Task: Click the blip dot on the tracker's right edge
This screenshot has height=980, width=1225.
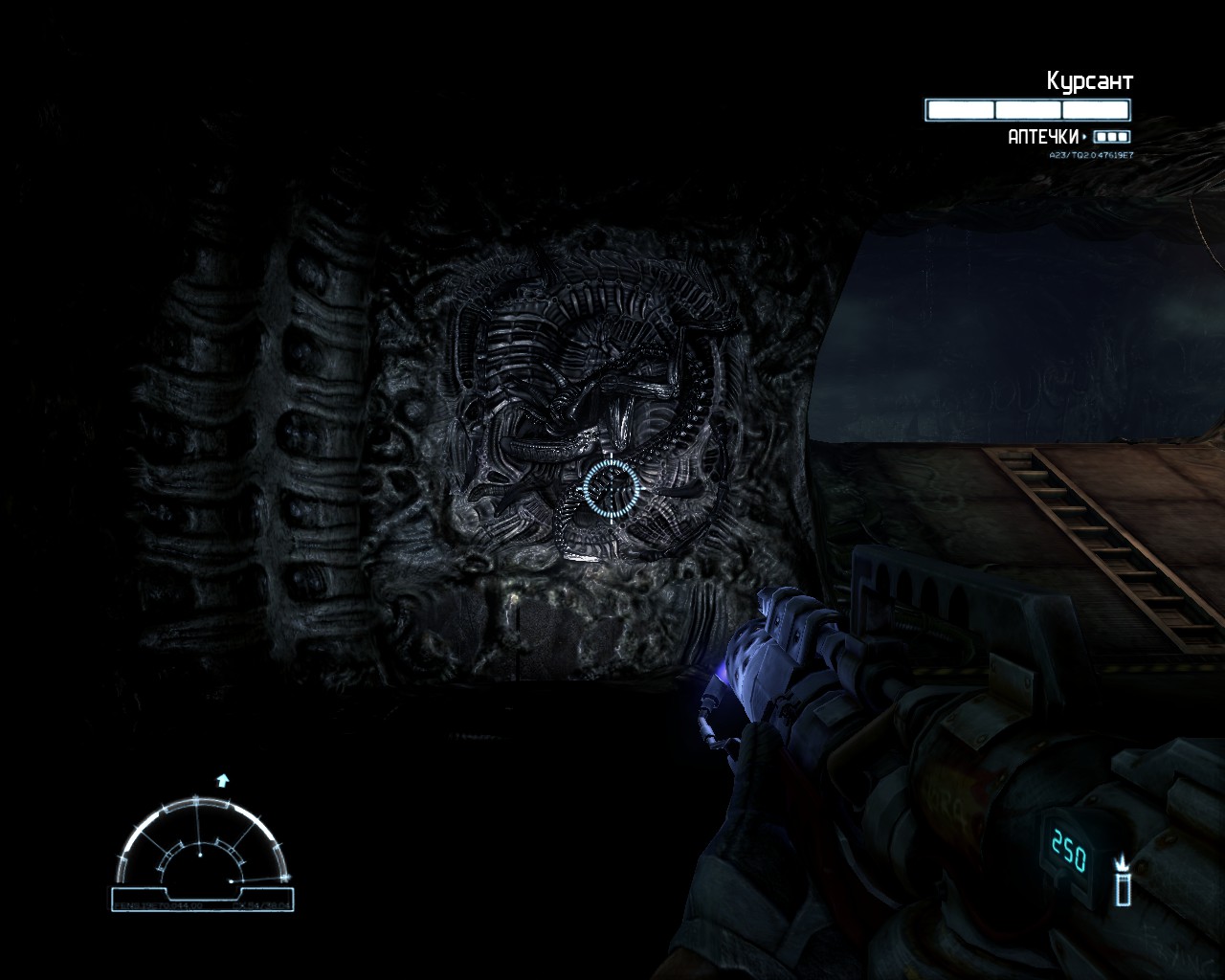Action: (x=231, y=881)
